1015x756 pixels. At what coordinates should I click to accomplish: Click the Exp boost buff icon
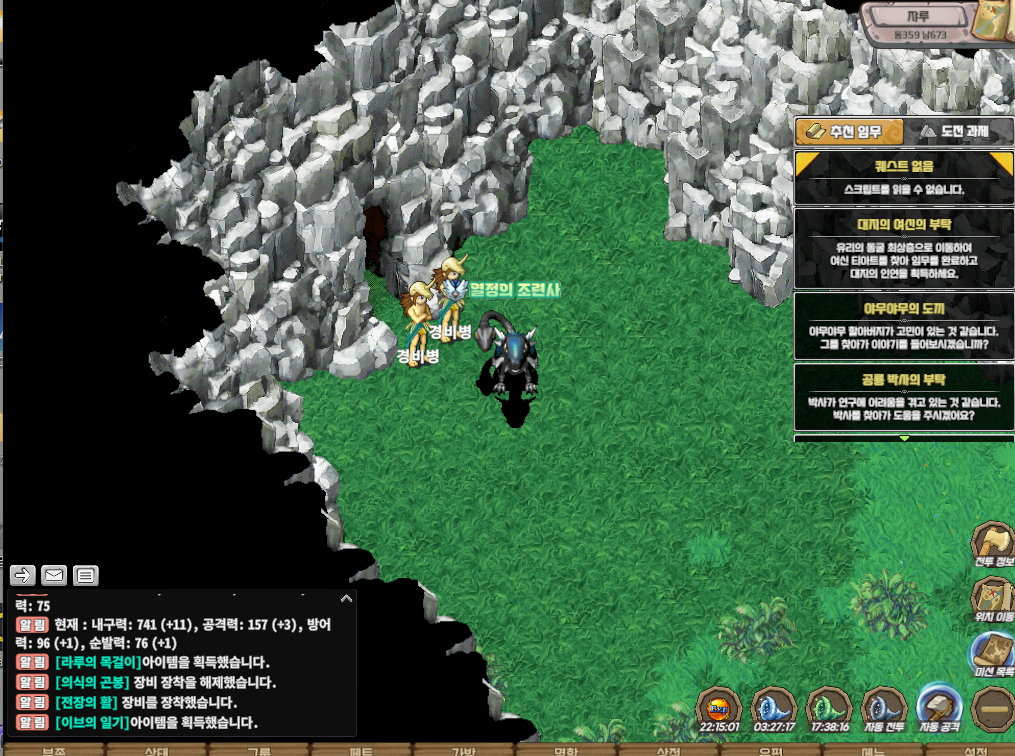[720, 708]
